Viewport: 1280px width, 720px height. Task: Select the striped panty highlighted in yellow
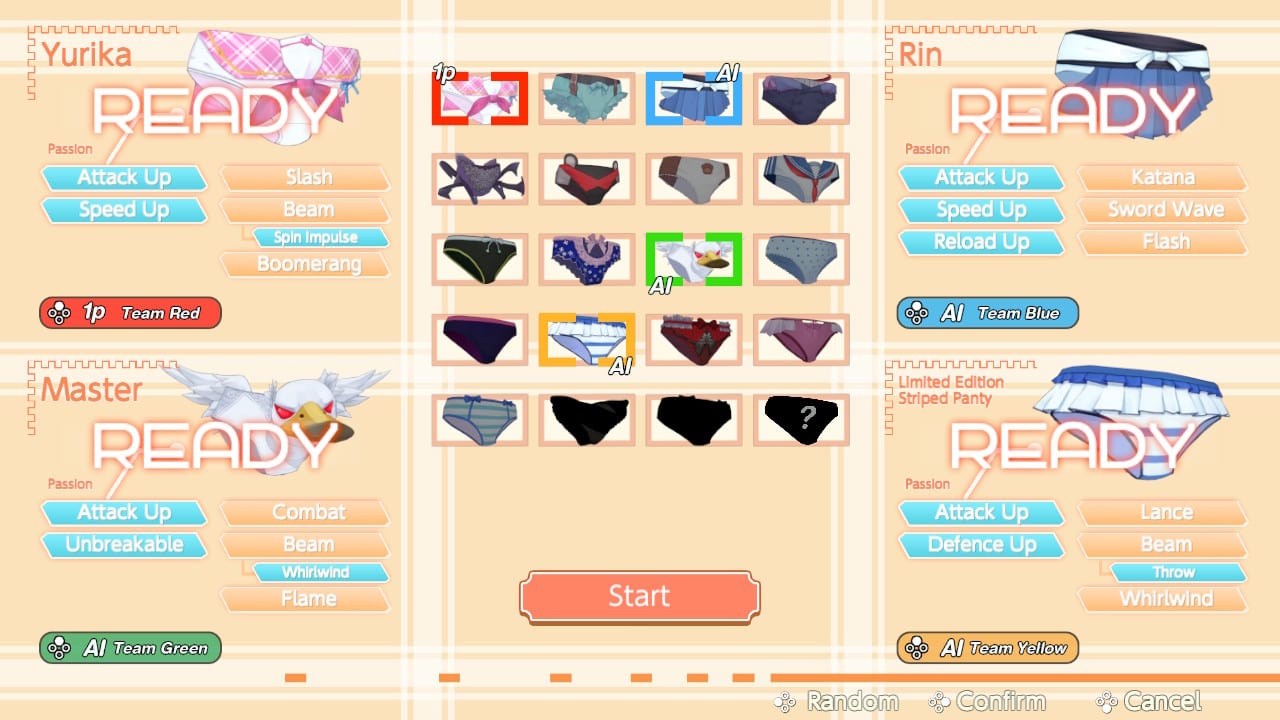coord(586,339)
